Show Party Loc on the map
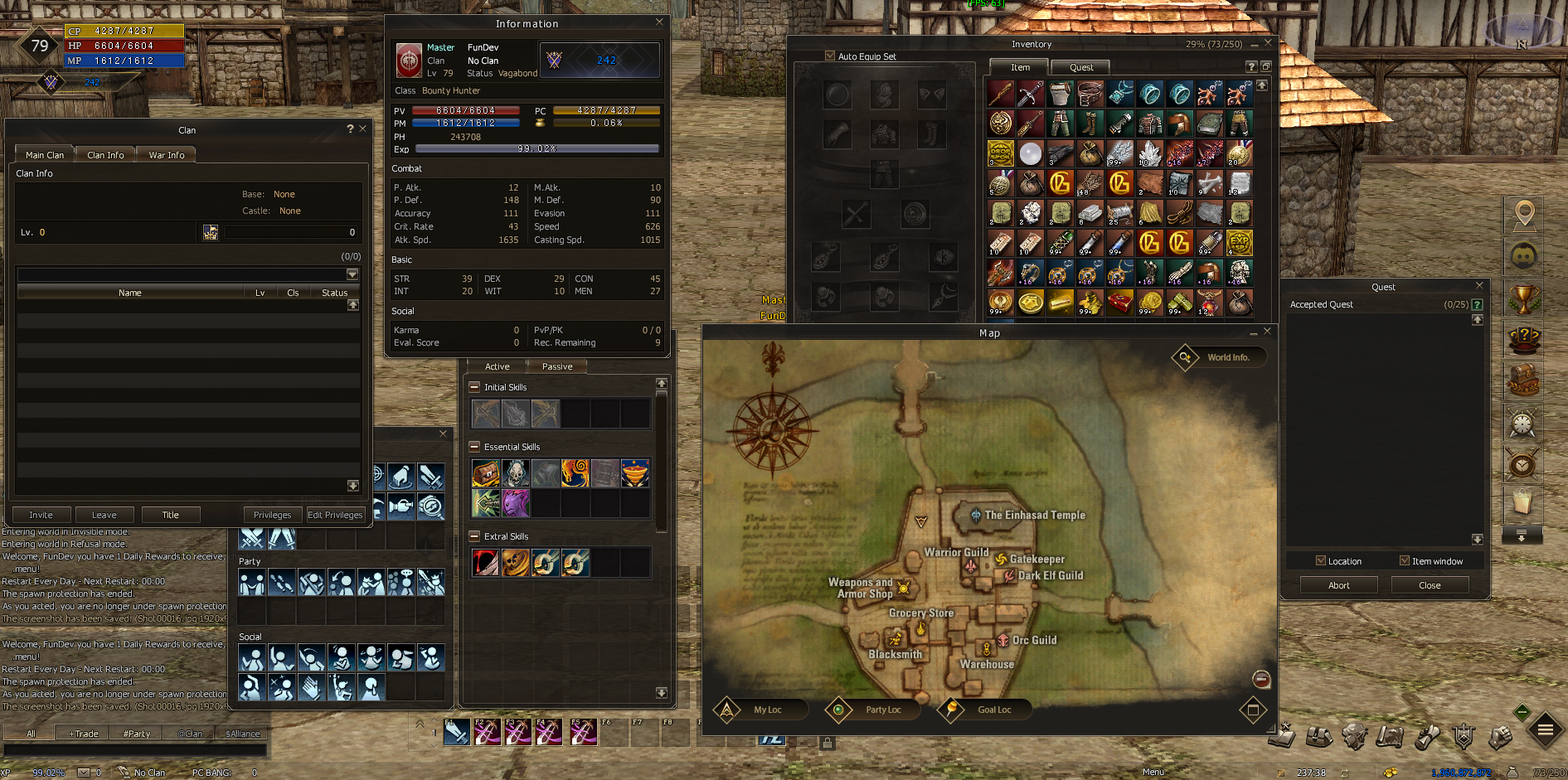 tap(873, 710)
